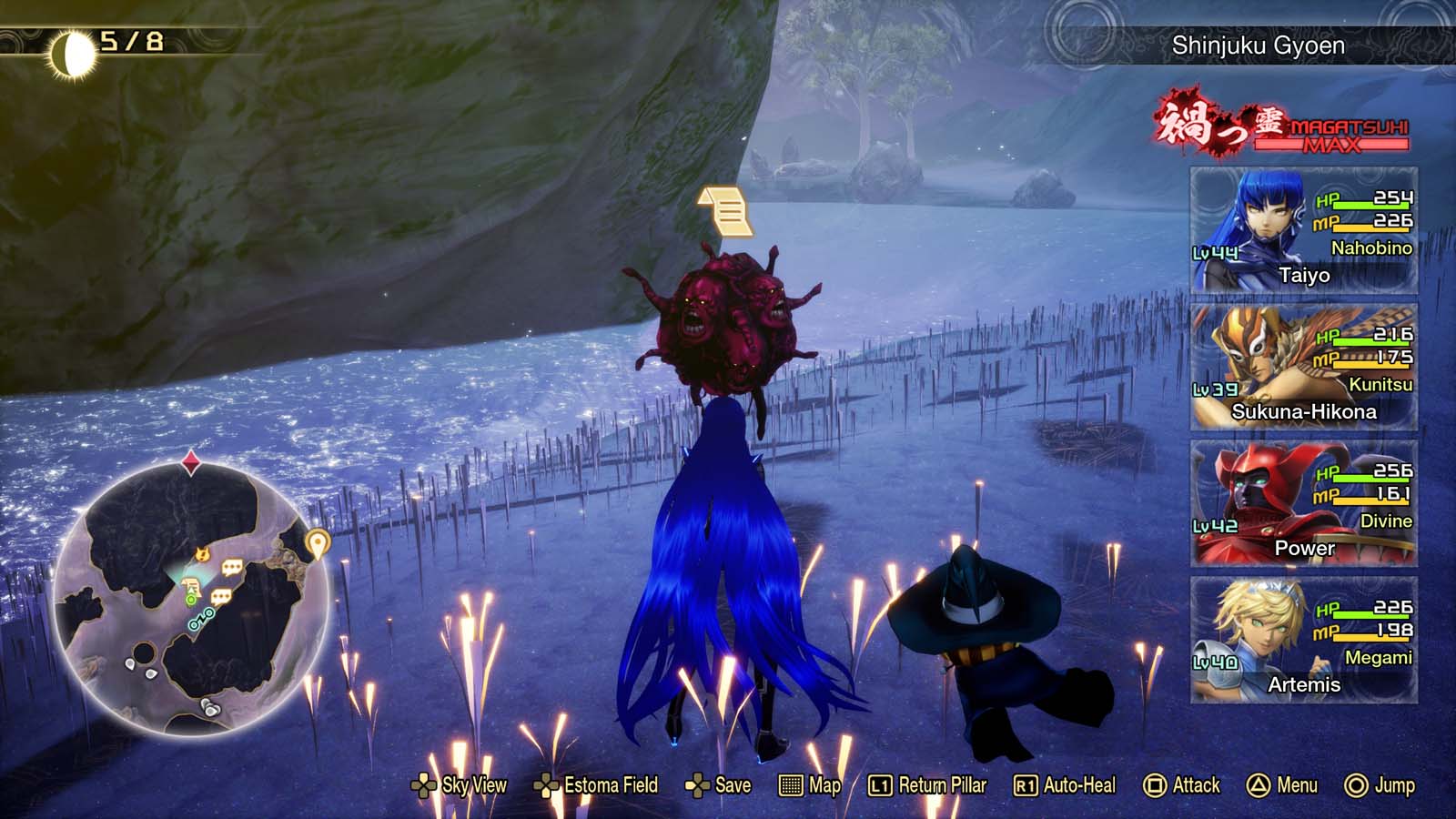Open Nahobino Taiyo's status panel
The height and width of the screenshot is (819, 1456).
coord(1305,227)
